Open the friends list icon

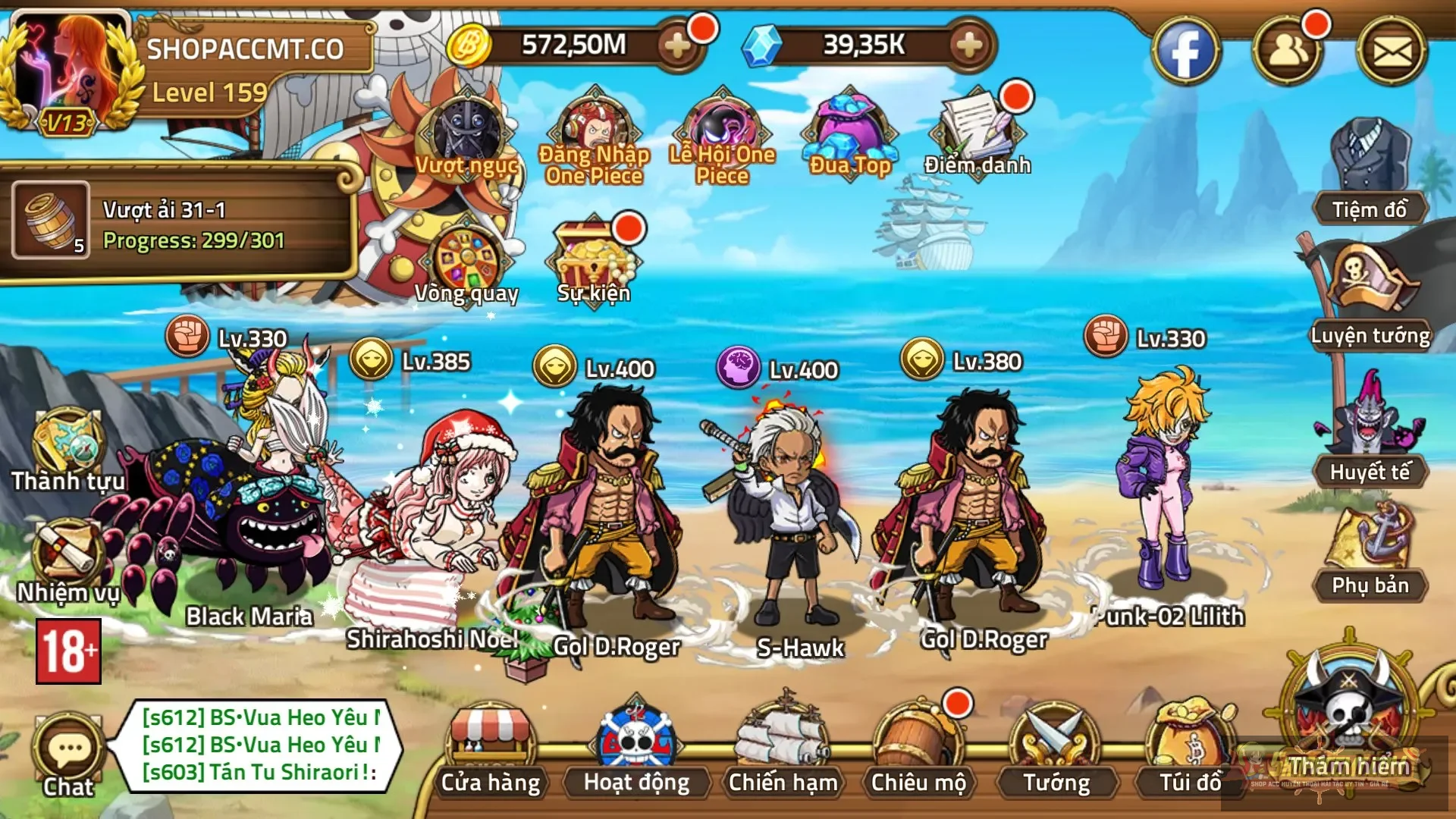coord(1287,52)
